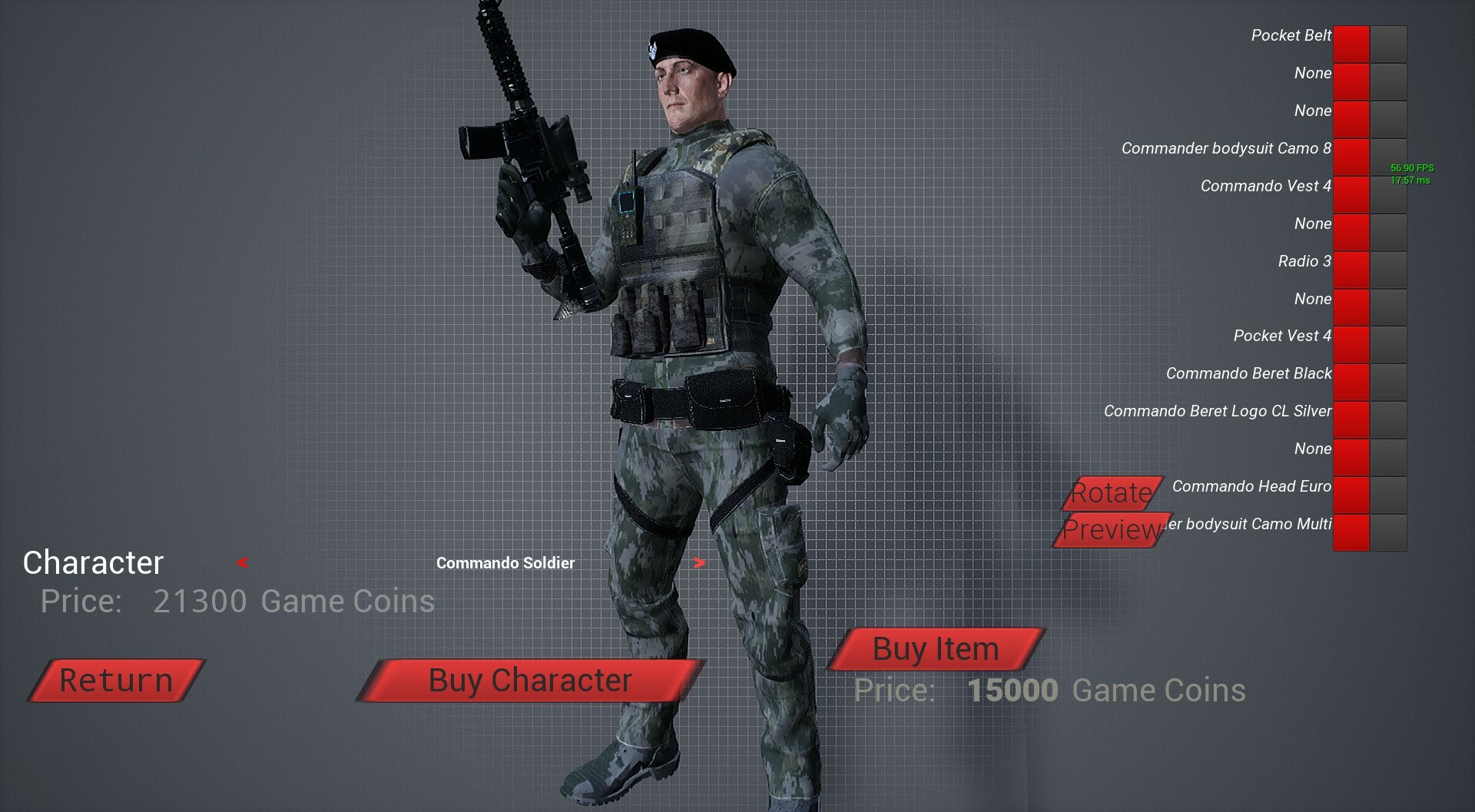Image resolution: width=1475 pixels, height=812 pixels.
Task: Select the Commando Vest 4 slot icon
Action: point(1351,194)
